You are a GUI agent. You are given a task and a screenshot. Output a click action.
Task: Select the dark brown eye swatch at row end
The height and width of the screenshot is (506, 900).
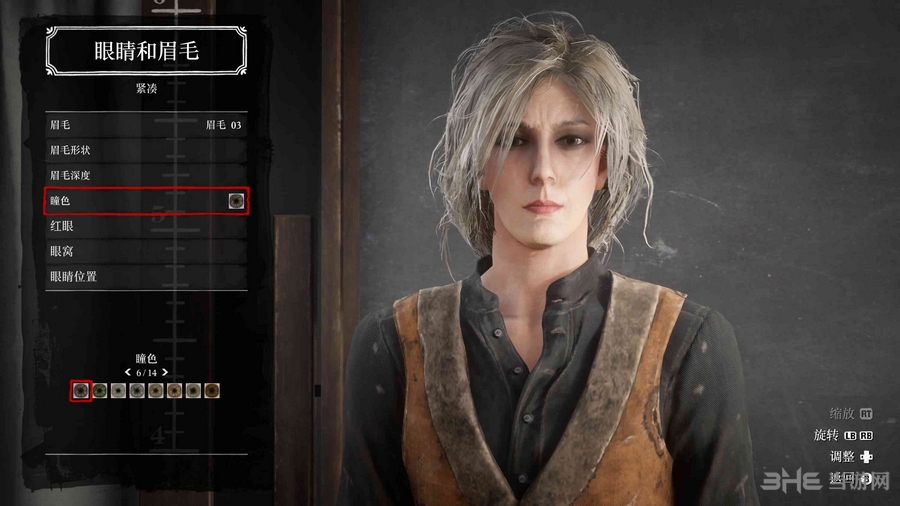coord(212,390)
